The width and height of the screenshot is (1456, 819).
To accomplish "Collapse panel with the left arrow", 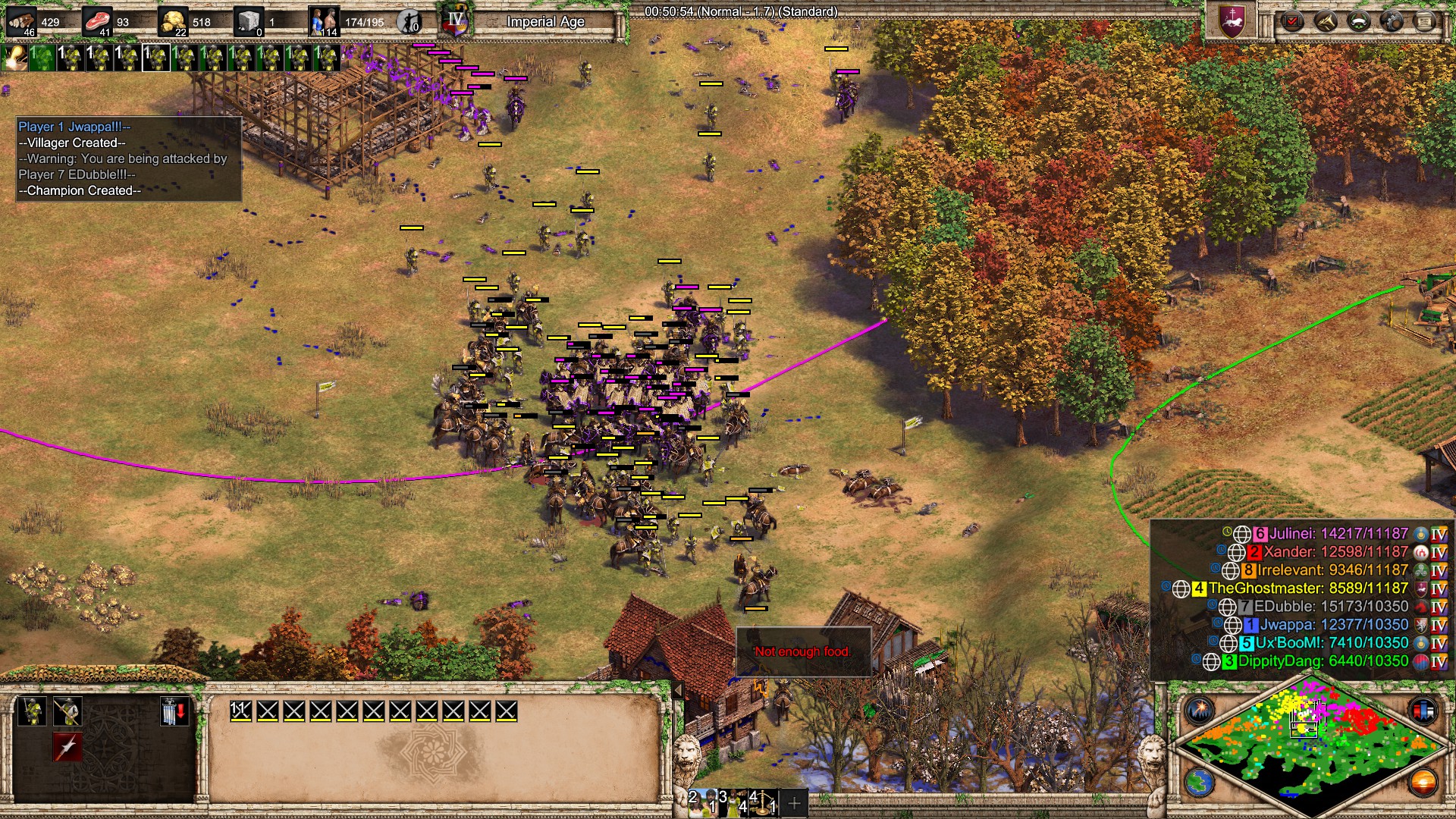I will click(x=679, y=690).
